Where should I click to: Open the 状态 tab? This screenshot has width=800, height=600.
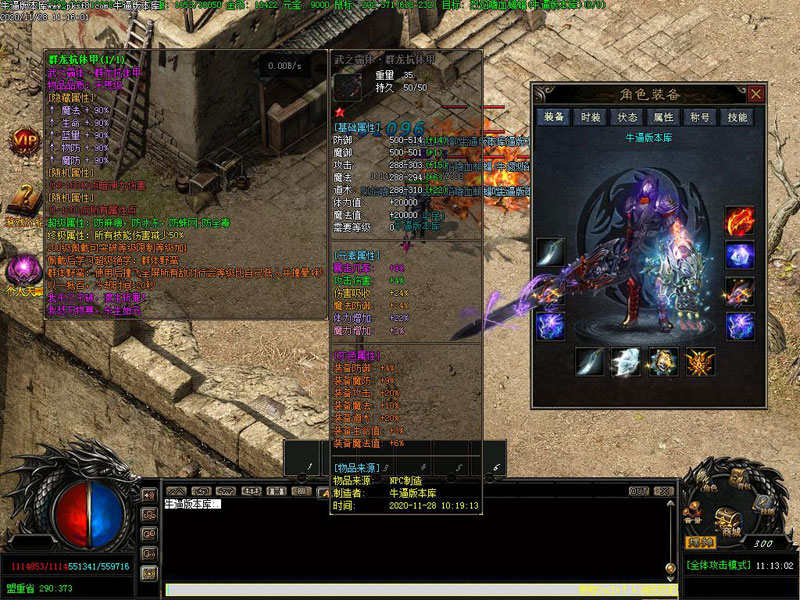627,117
